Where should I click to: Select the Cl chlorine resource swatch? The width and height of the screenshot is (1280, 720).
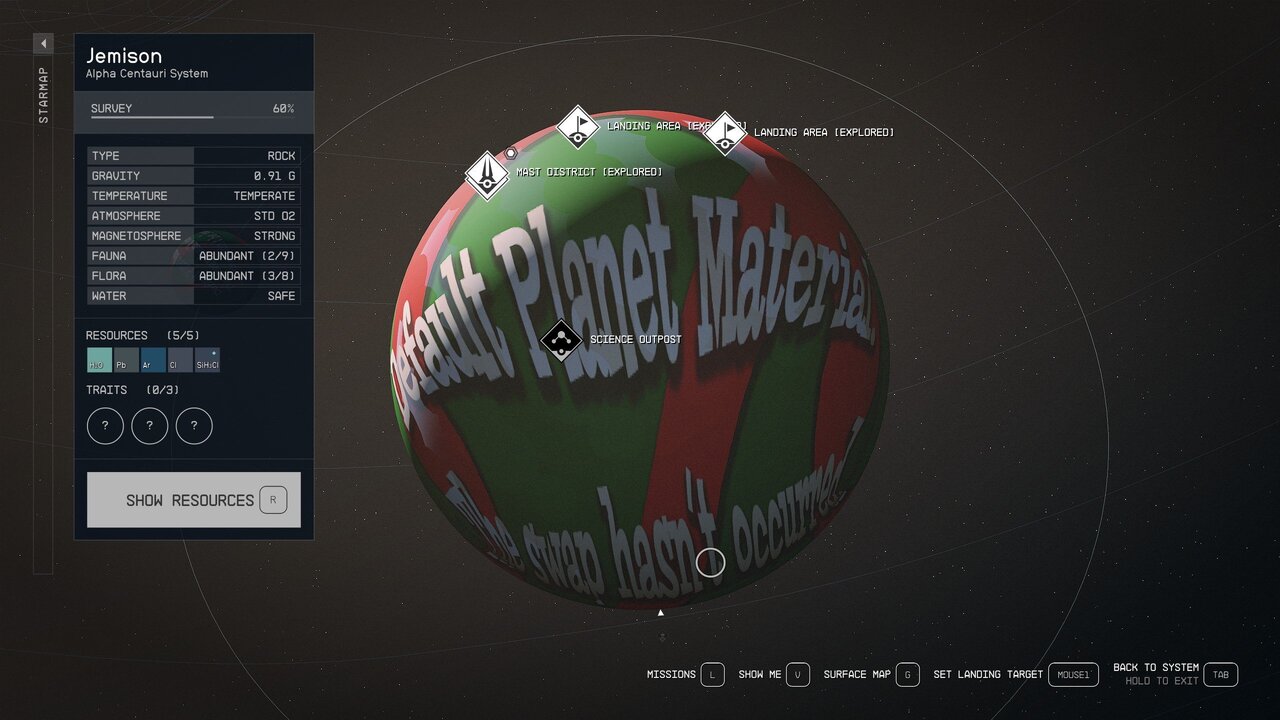click(180, 360)
